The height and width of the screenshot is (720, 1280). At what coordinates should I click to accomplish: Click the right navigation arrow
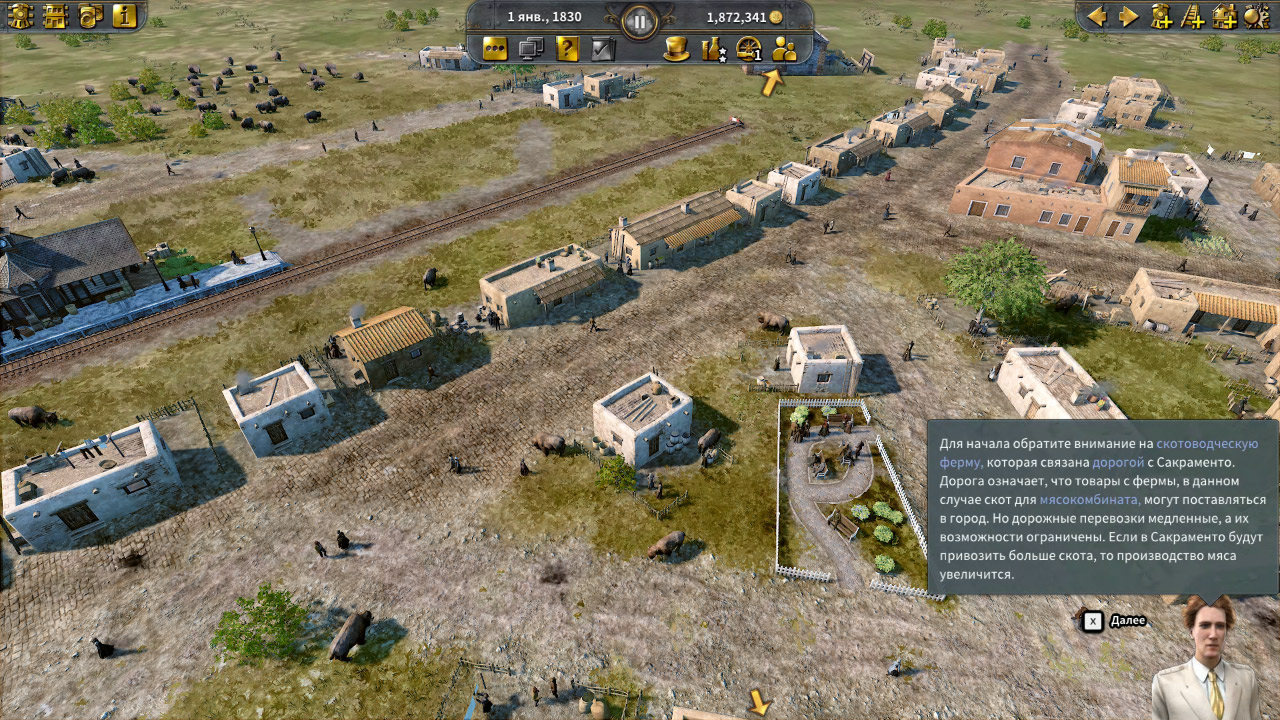1128,15
